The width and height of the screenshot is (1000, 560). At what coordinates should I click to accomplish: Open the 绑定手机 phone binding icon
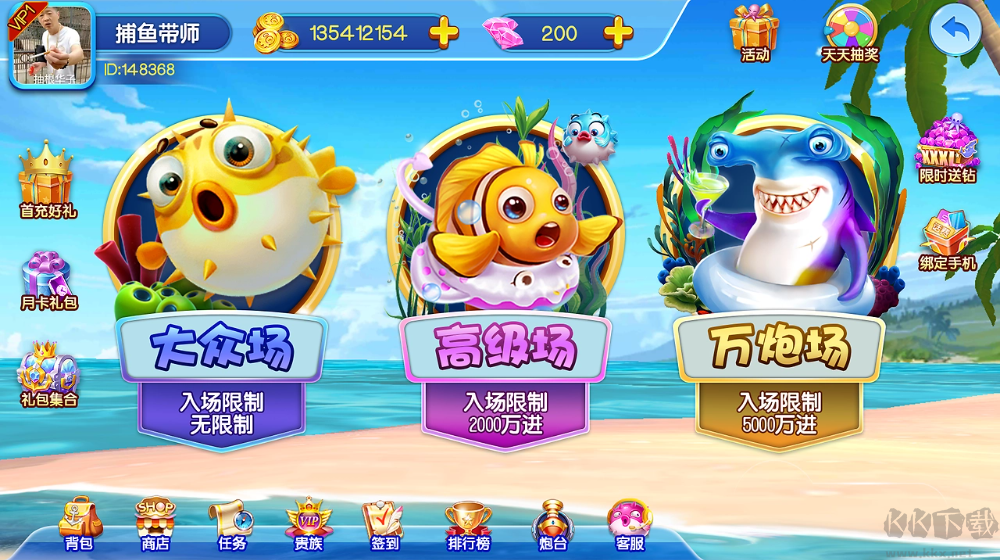946,240
